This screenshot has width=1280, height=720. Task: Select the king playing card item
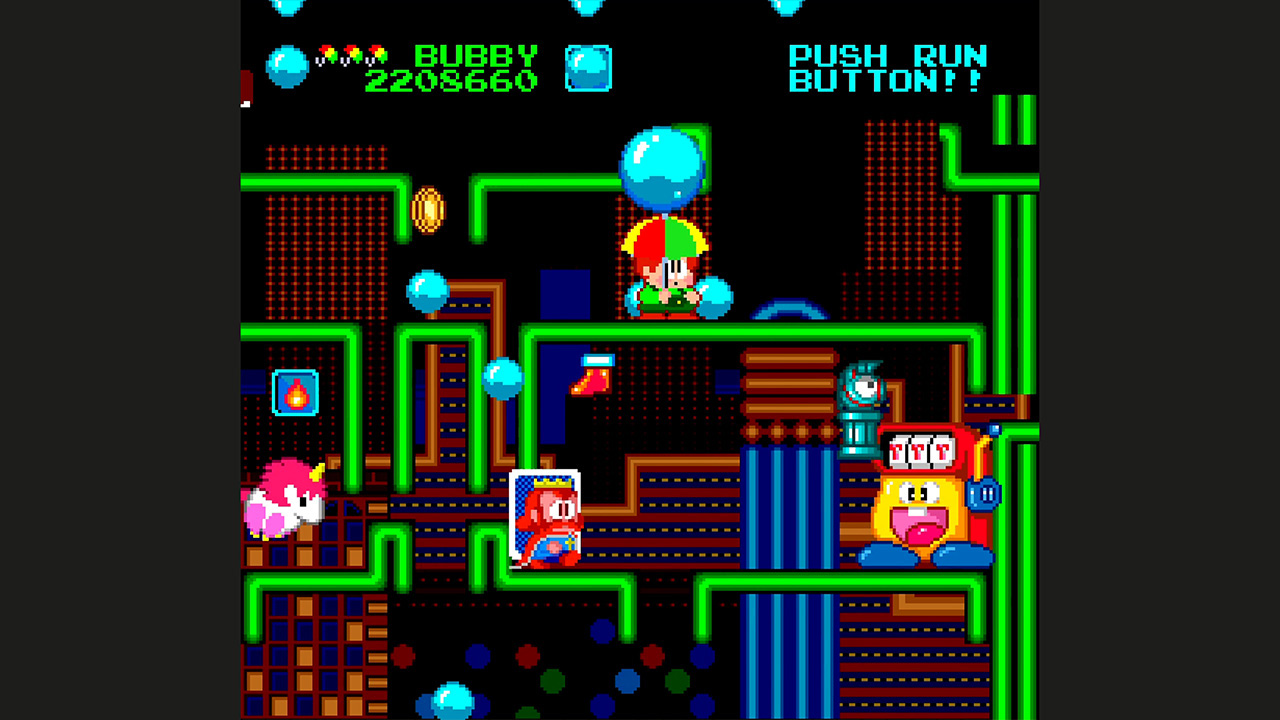547,515
